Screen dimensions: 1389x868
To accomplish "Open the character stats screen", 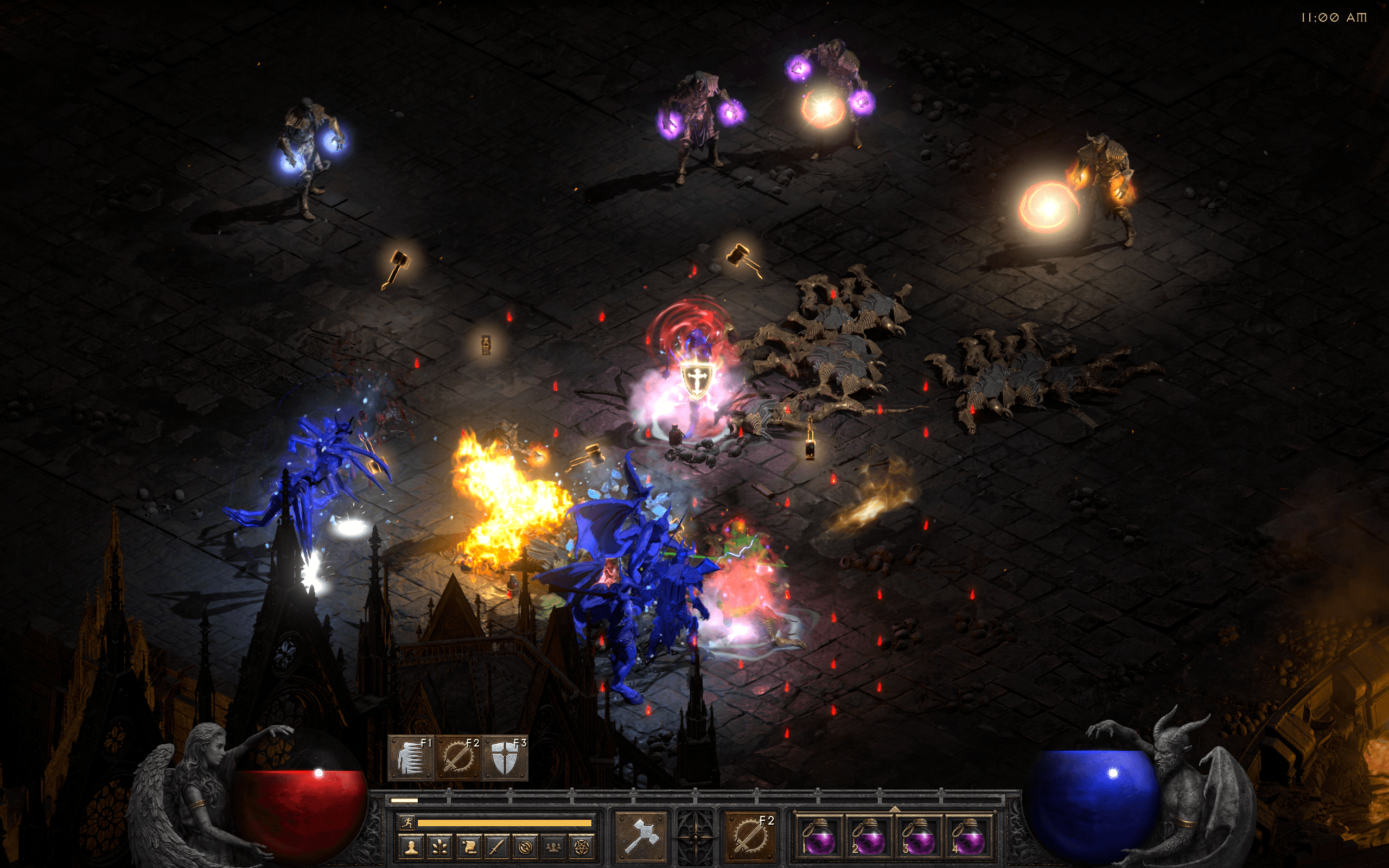I will 411,847.
